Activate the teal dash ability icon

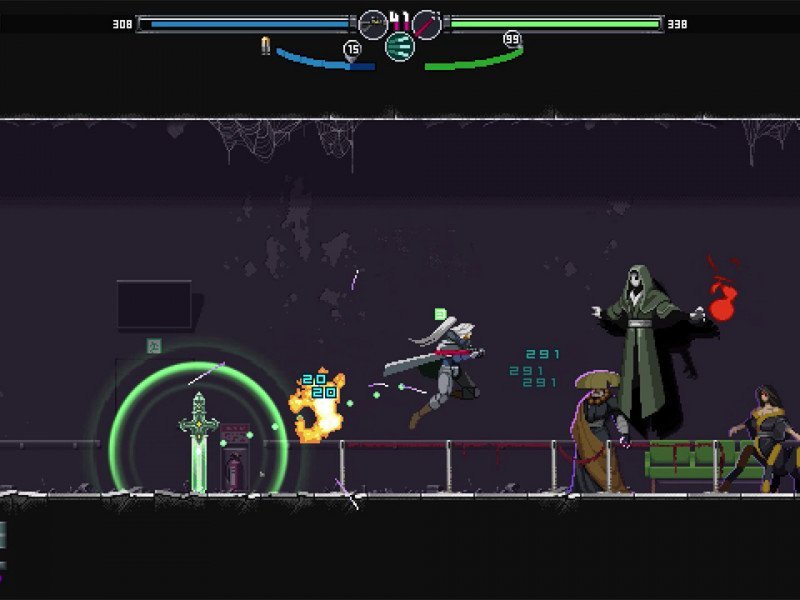point(400,46)
